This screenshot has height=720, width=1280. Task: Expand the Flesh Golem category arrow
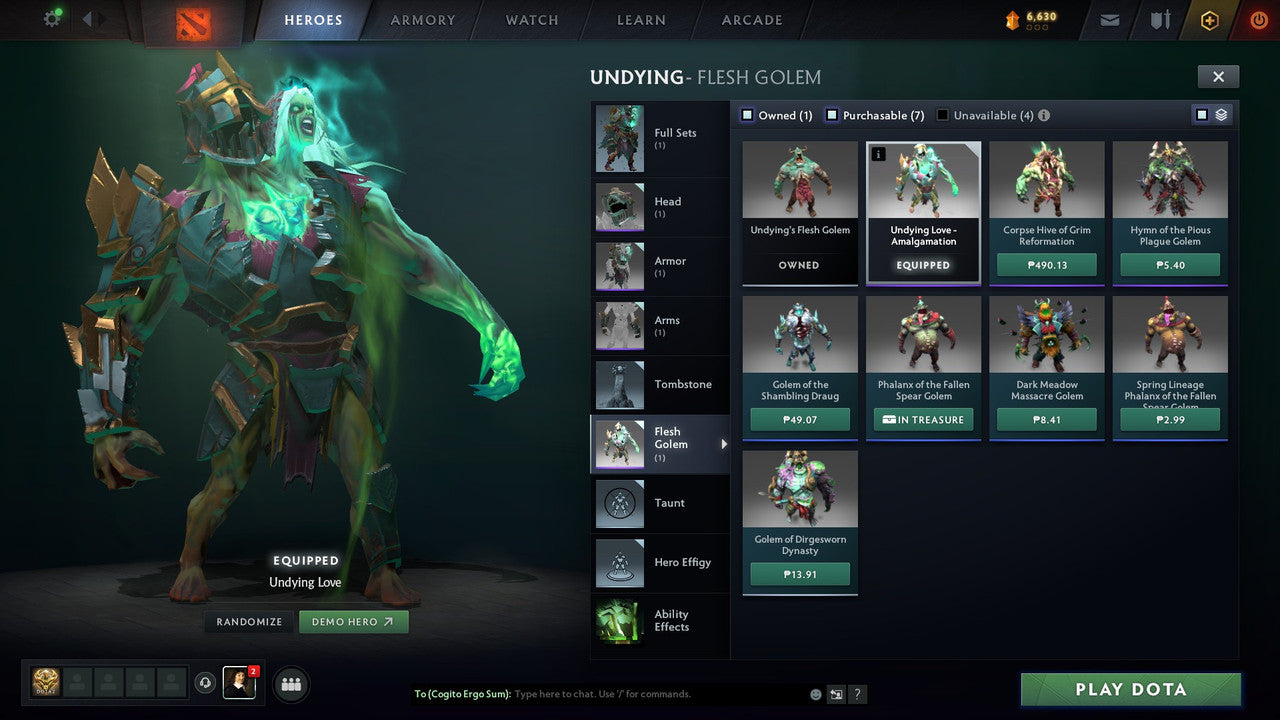[724, 444]
